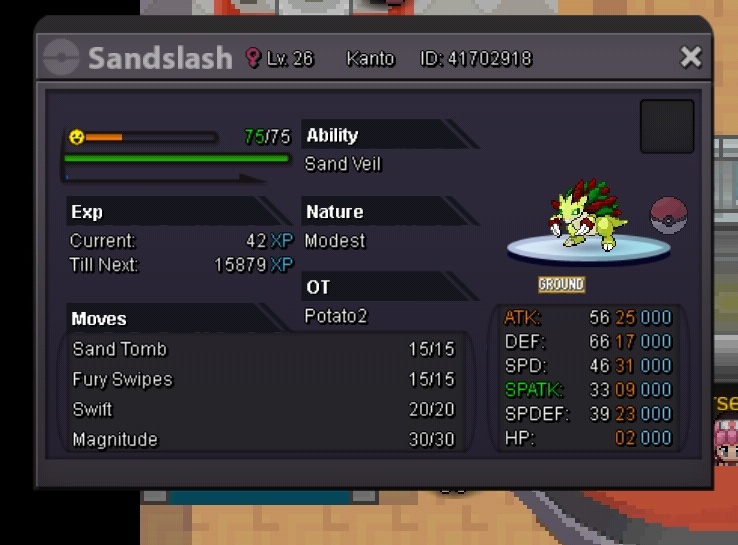Click the empty held item slot
Viewport: 738px width, 545px height.
667,126
